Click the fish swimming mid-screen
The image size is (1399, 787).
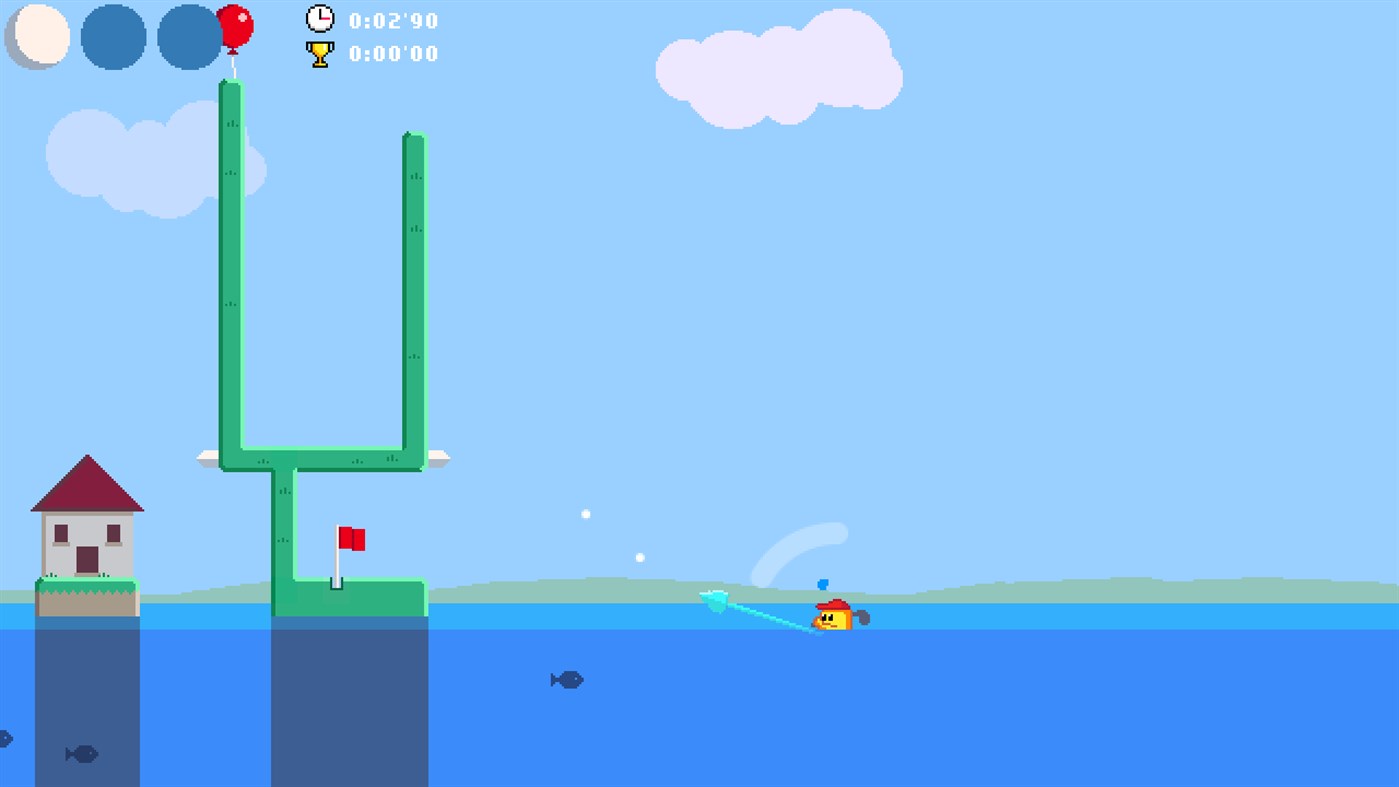point(566,680)
